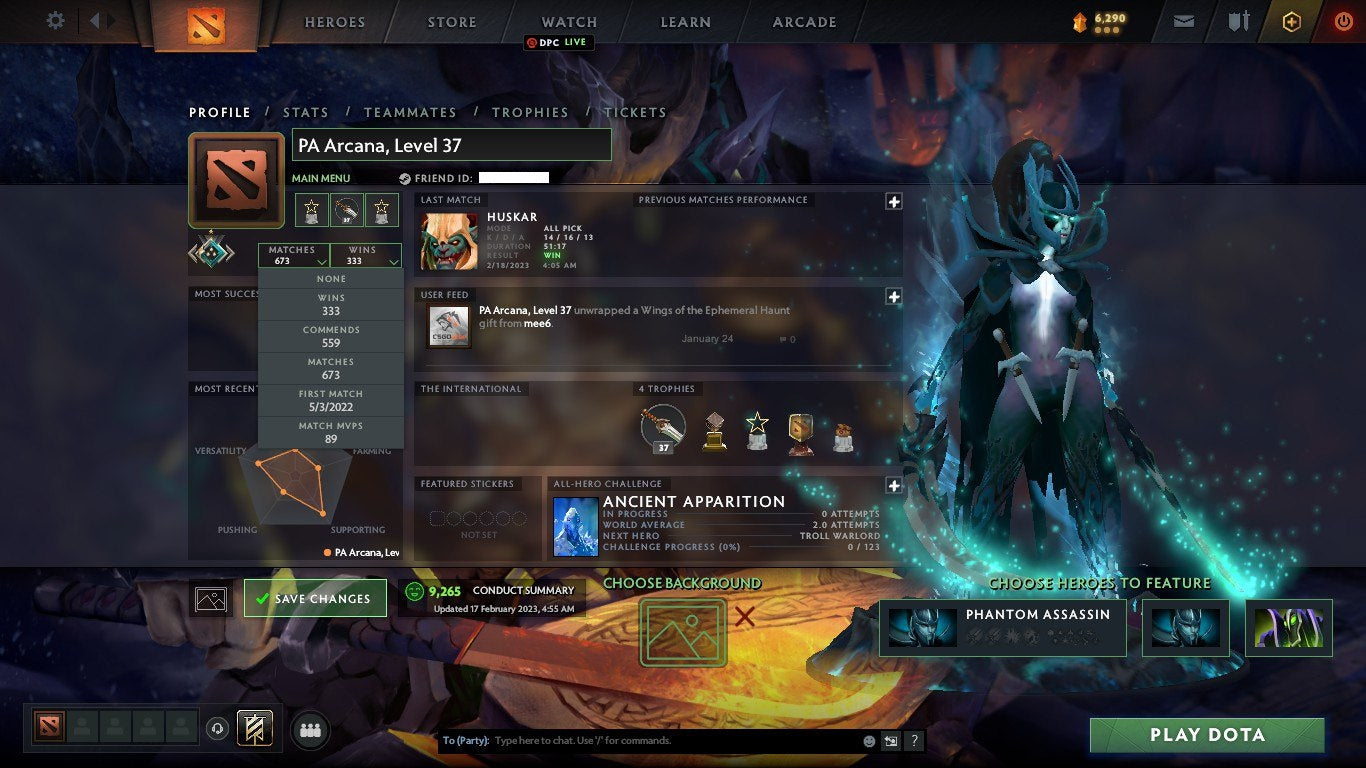
Task: Click the PLAY DOTA button
Action: 1206,734
